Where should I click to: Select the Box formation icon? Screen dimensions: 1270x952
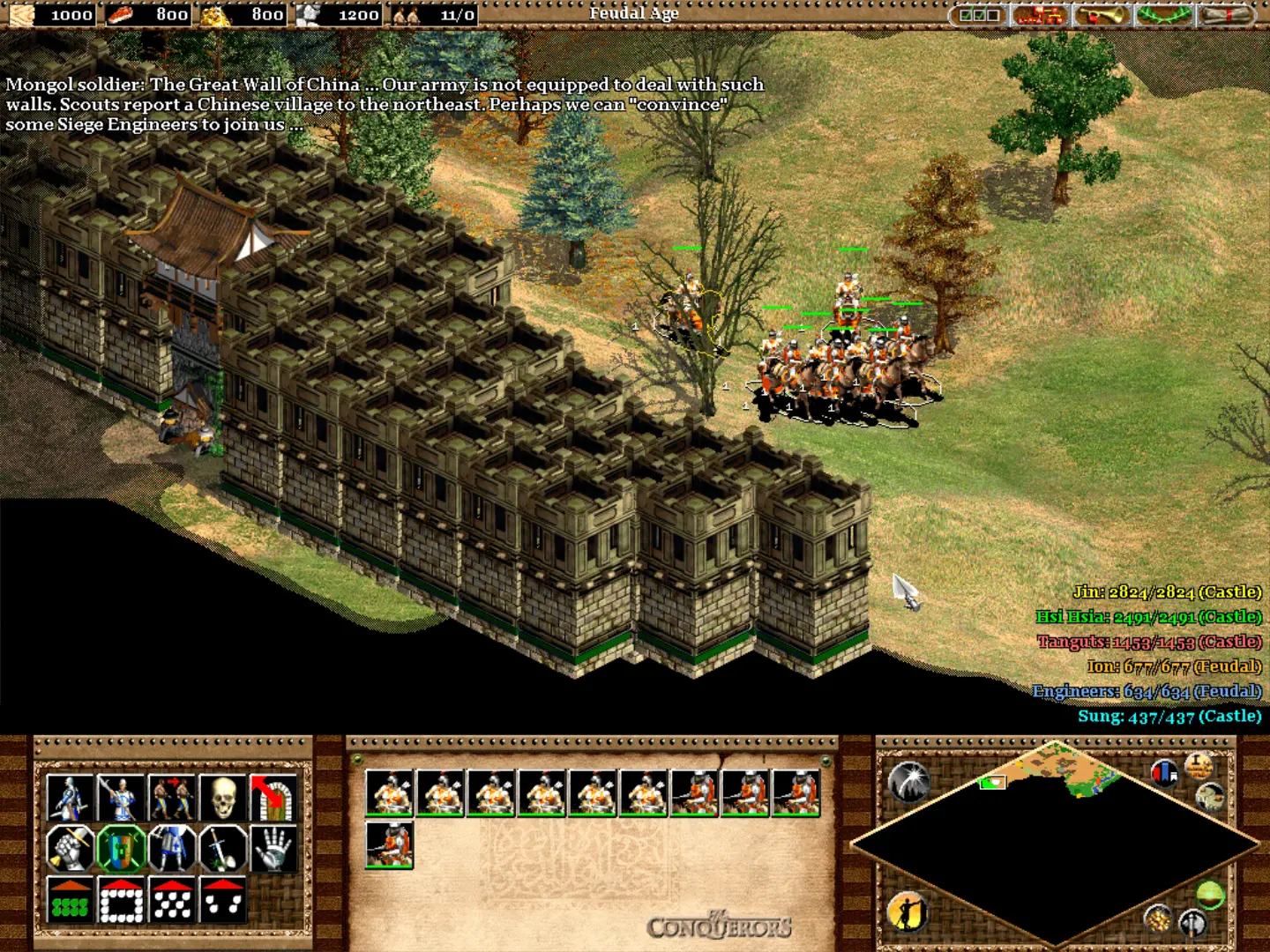(x=121, y=900)
